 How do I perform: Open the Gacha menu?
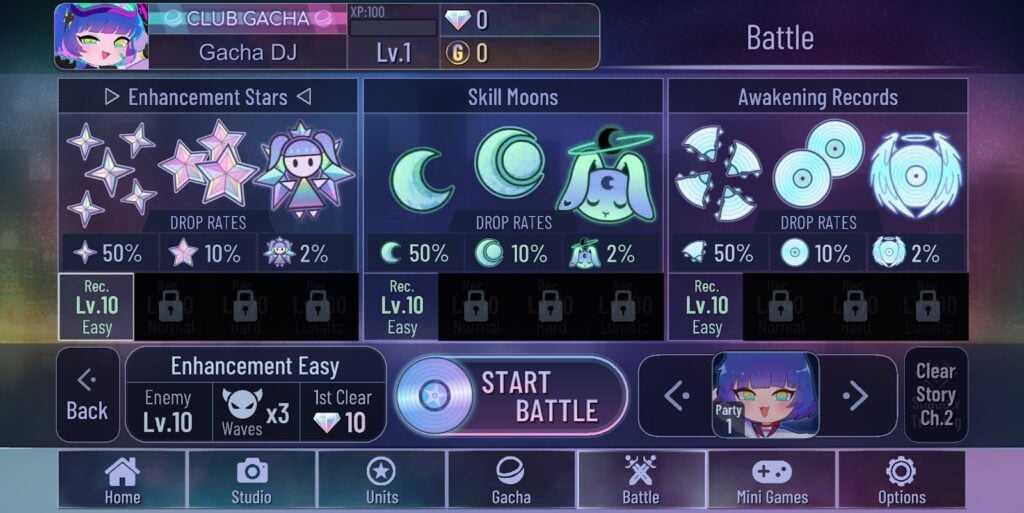[511, 480]
